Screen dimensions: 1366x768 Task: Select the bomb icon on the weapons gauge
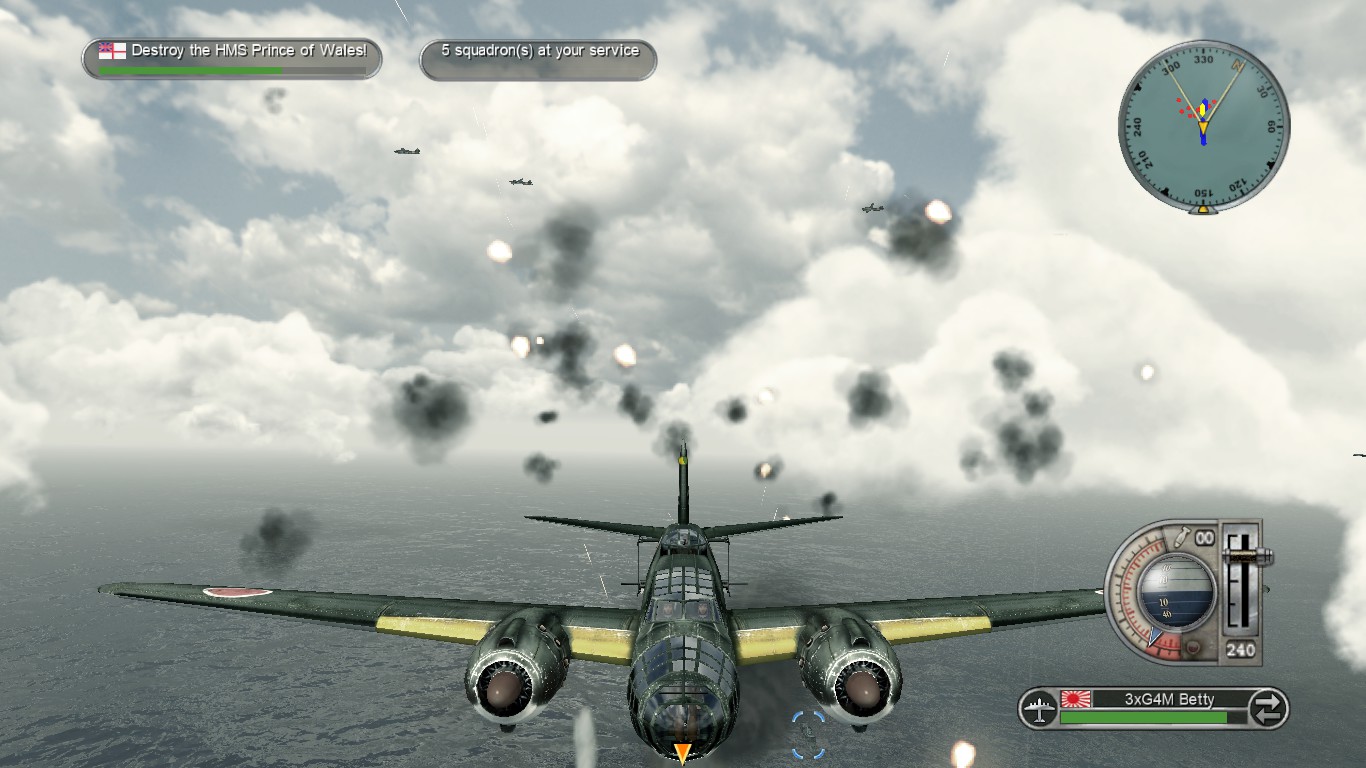(x=1182, y=534)
